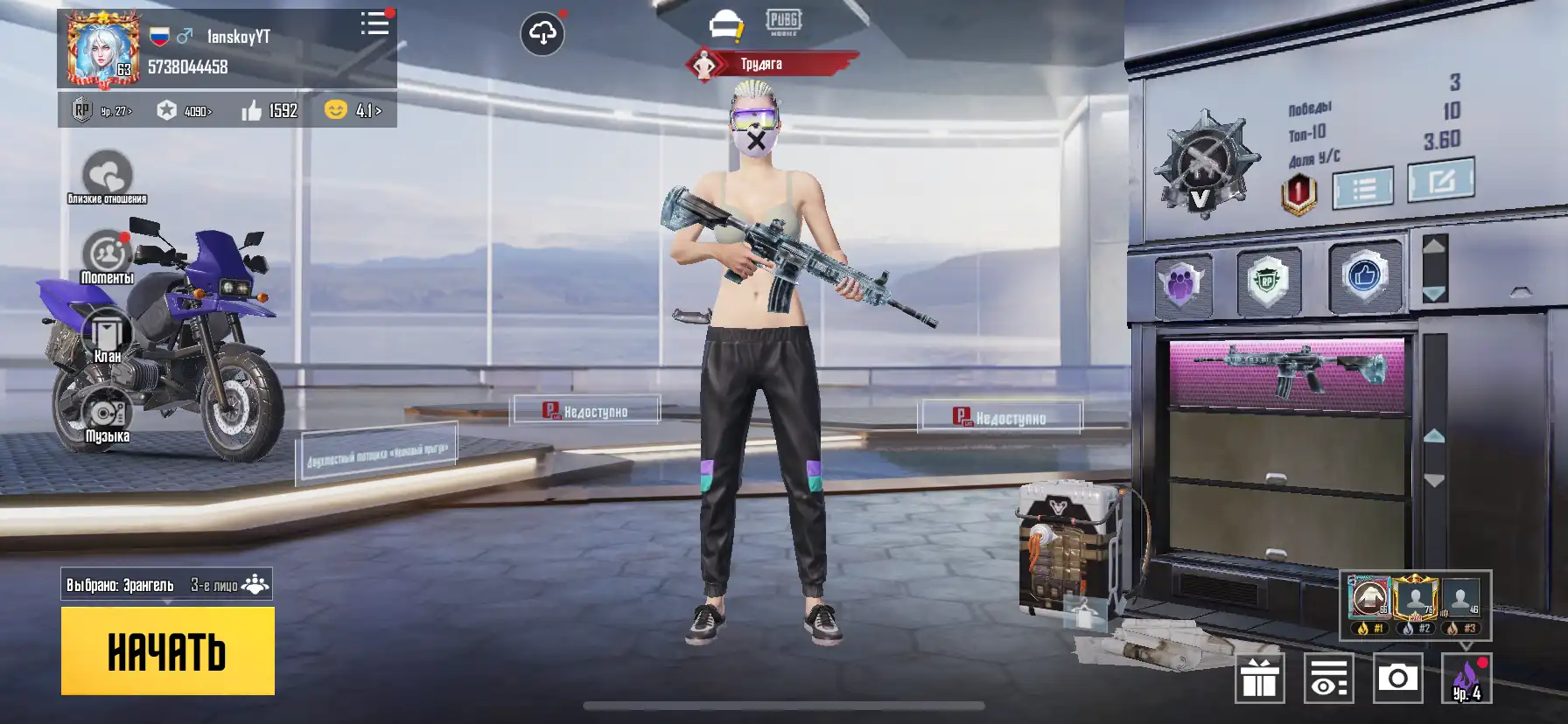Open Близкие отношения hearts icon
1568x724 pixels.
107,175
